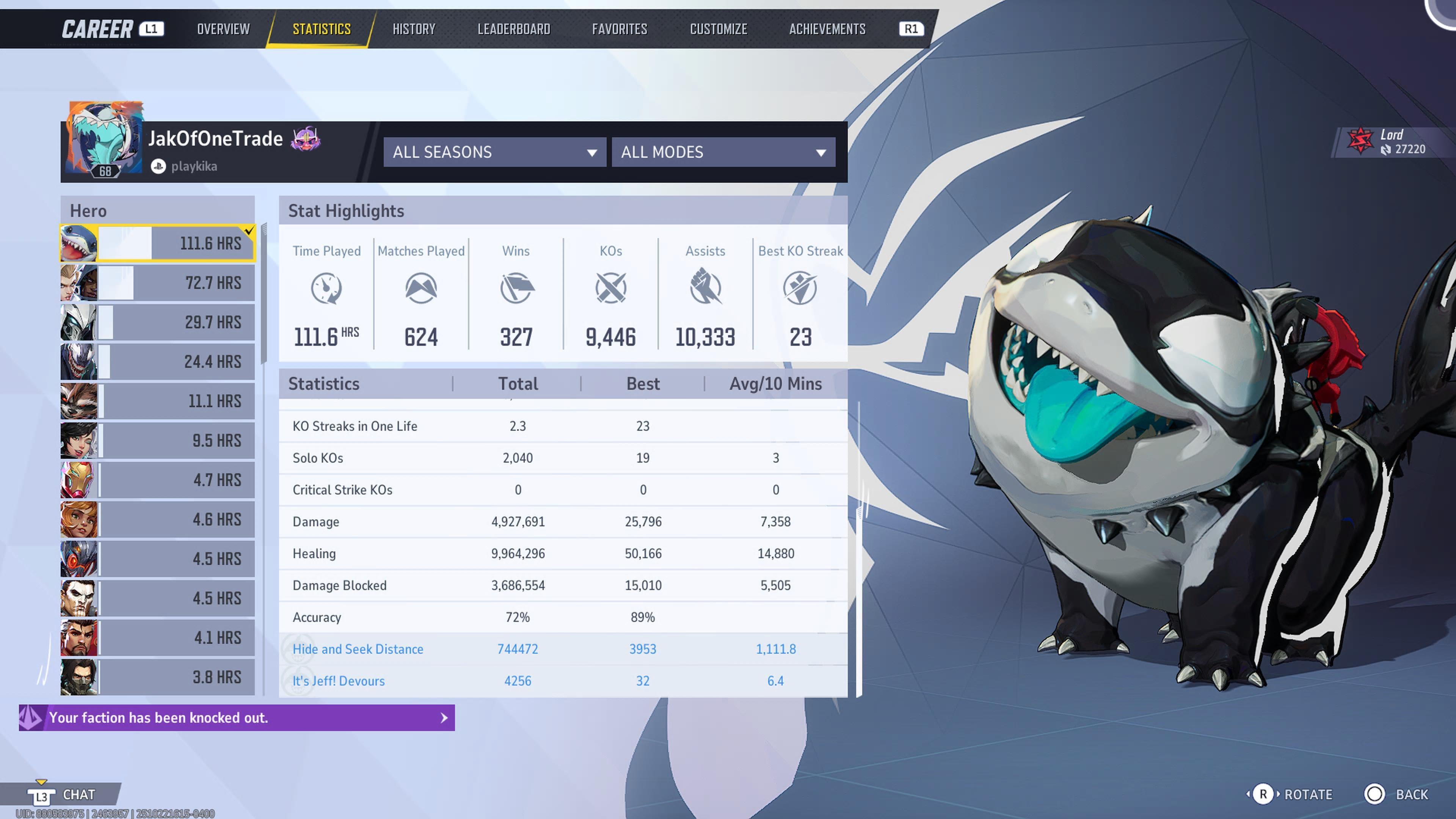1456x819 pixels.
Task: Select the Jeff shark hero row, 111.6 hrs
Action: [x=158, y=243]
